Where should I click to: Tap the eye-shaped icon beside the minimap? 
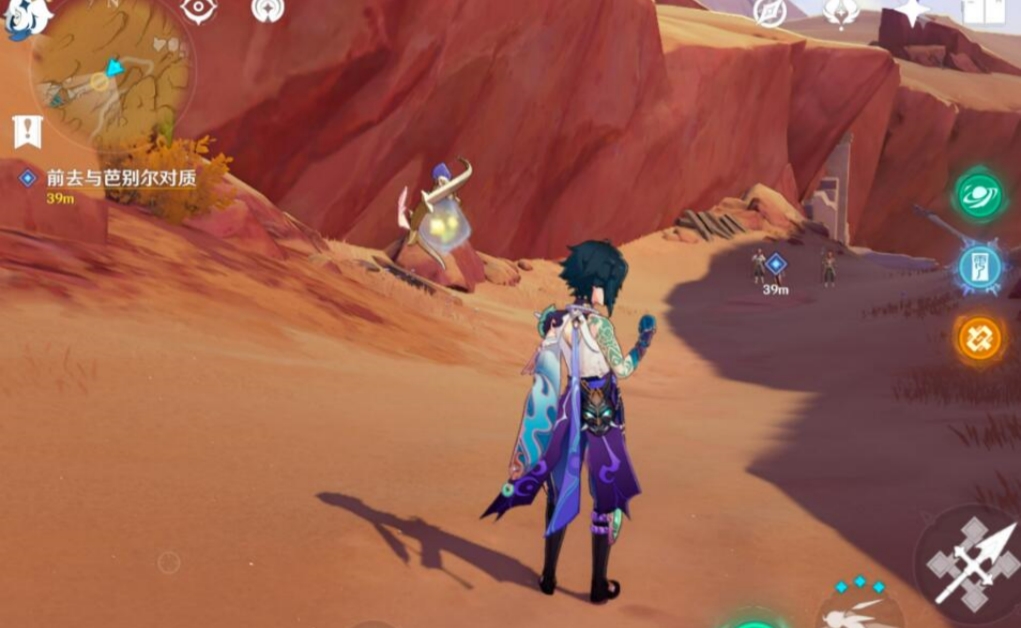point(199,9)
